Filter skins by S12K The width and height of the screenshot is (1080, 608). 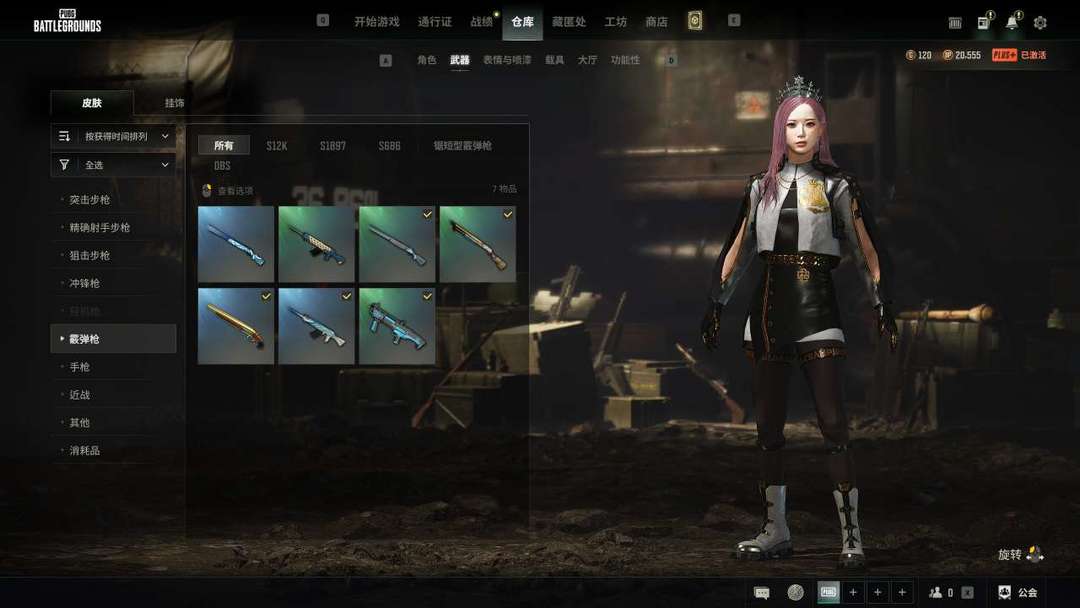click(277, 146)
